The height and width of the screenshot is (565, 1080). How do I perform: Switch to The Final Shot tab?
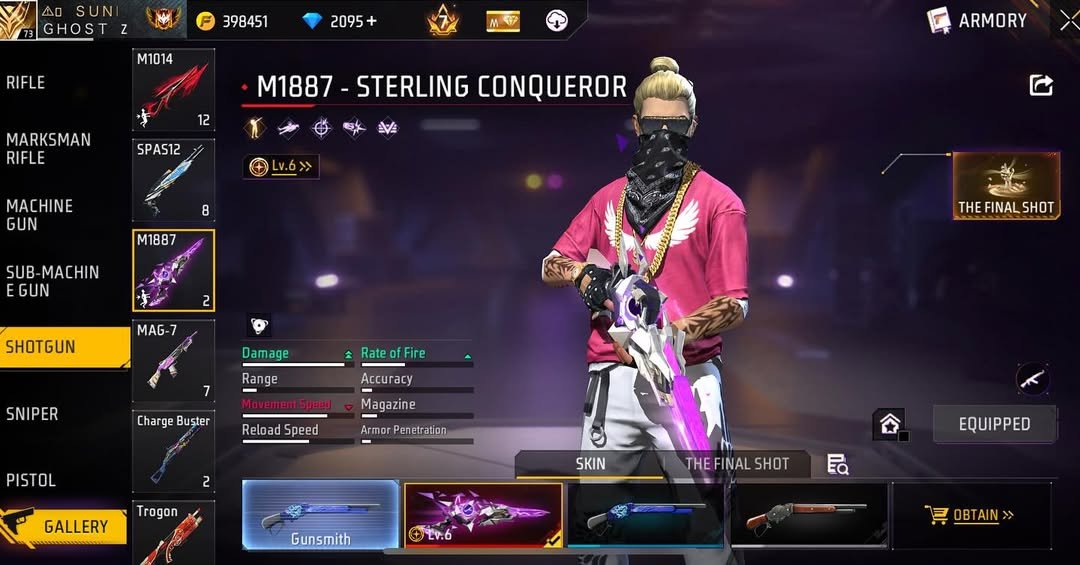[737, 464]
